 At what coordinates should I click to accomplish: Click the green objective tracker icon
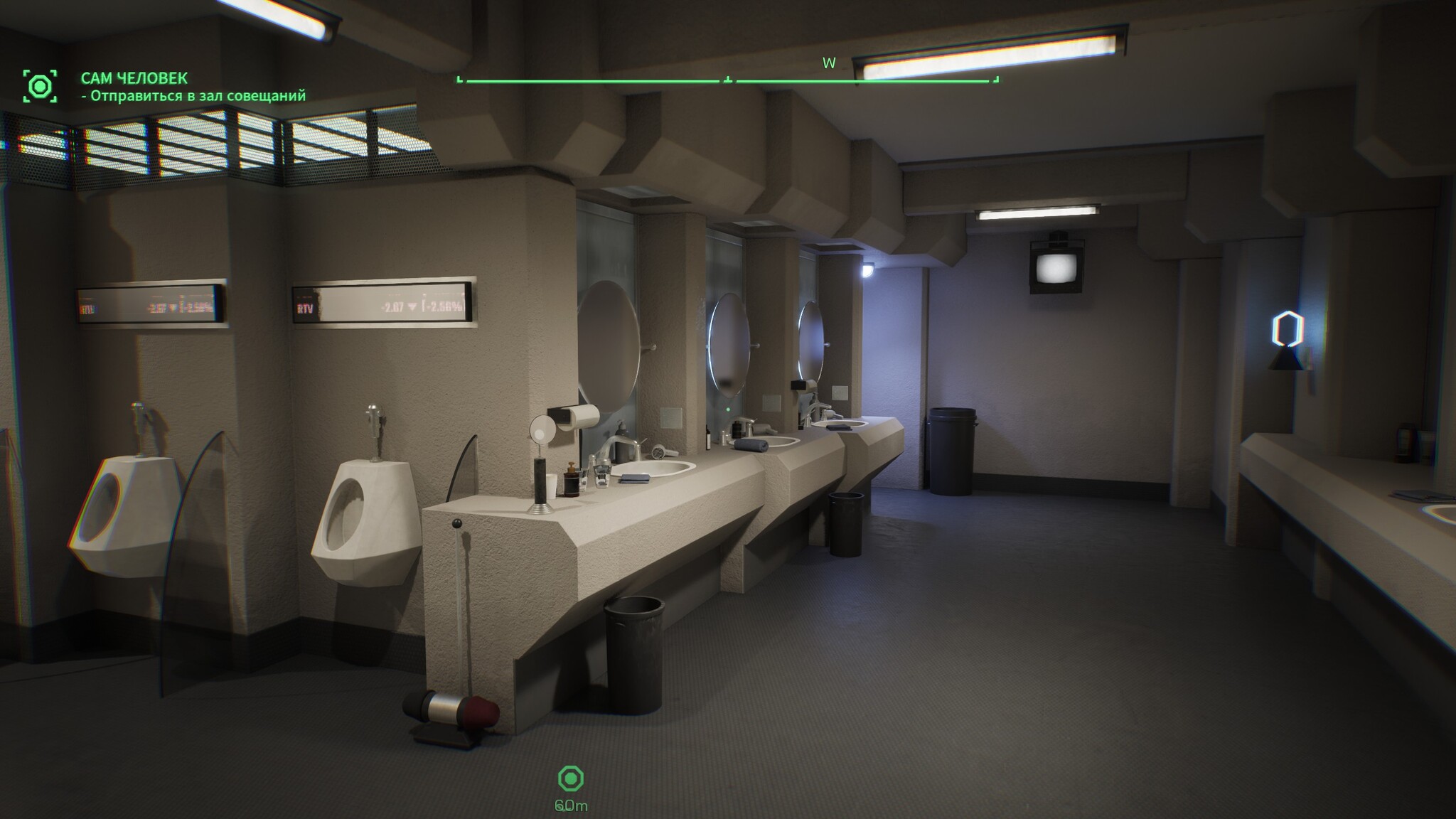pyautogui.click(x=40, y=86)
